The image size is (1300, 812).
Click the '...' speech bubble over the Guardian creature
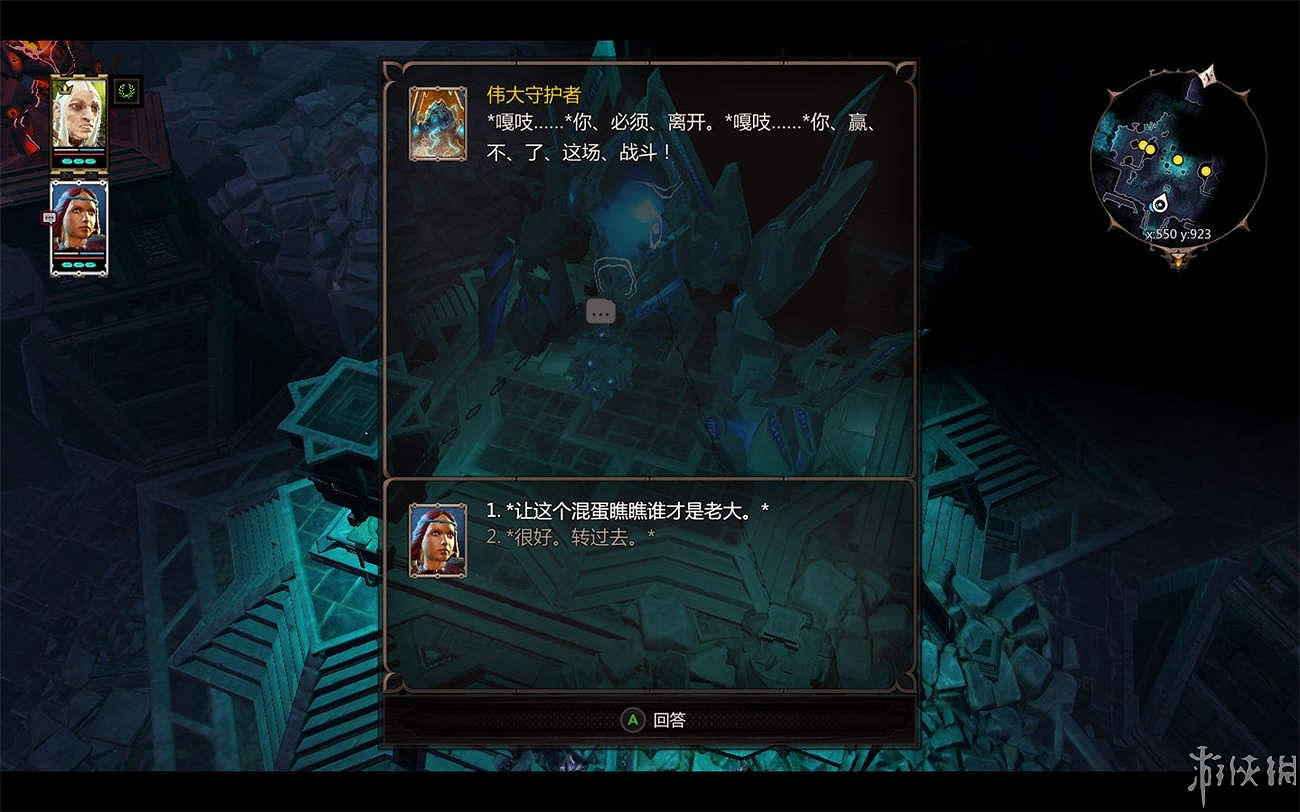click(600, 312)
